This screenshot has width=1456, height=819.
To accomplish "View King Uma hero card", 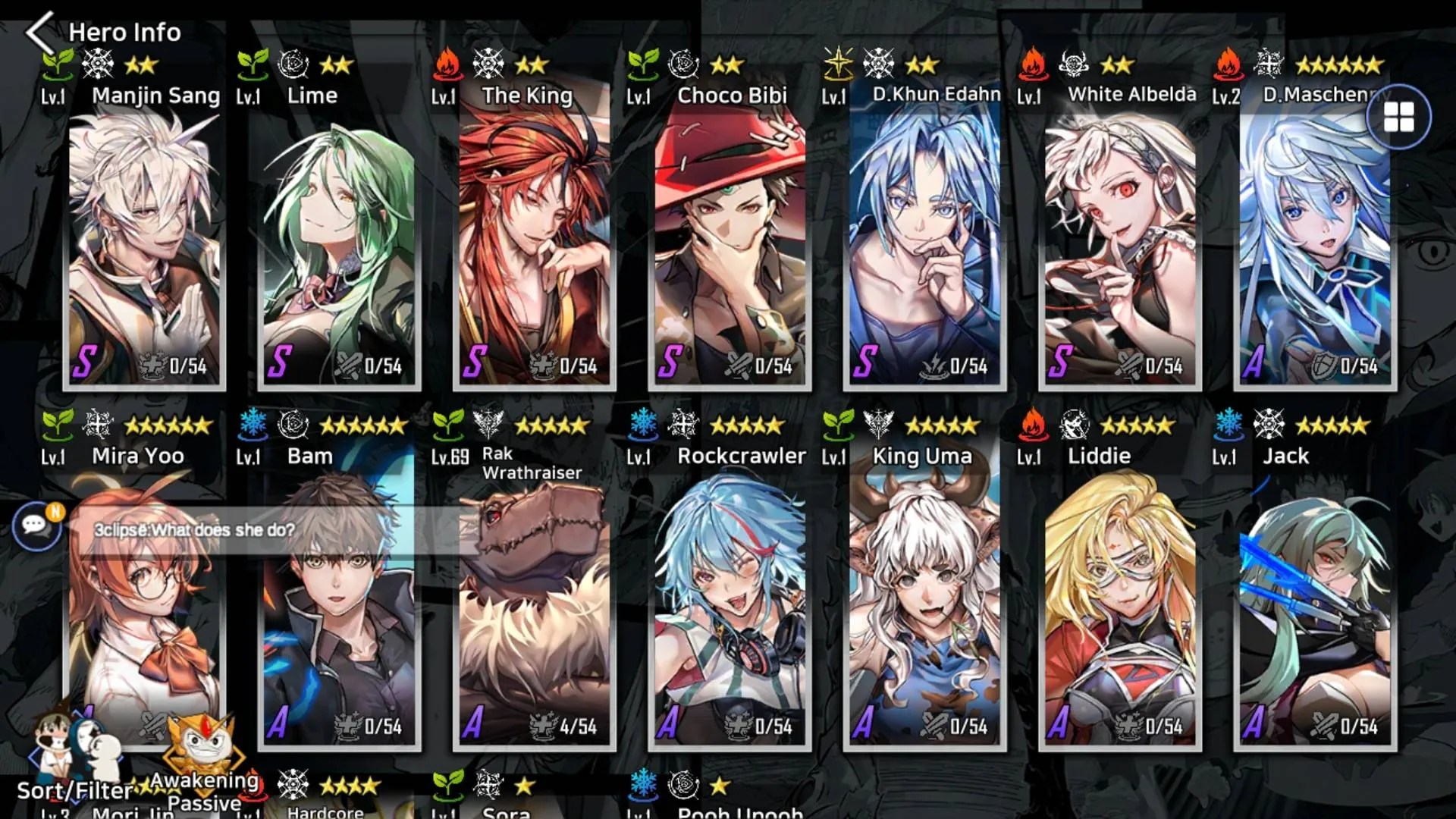I will [924, 607].
